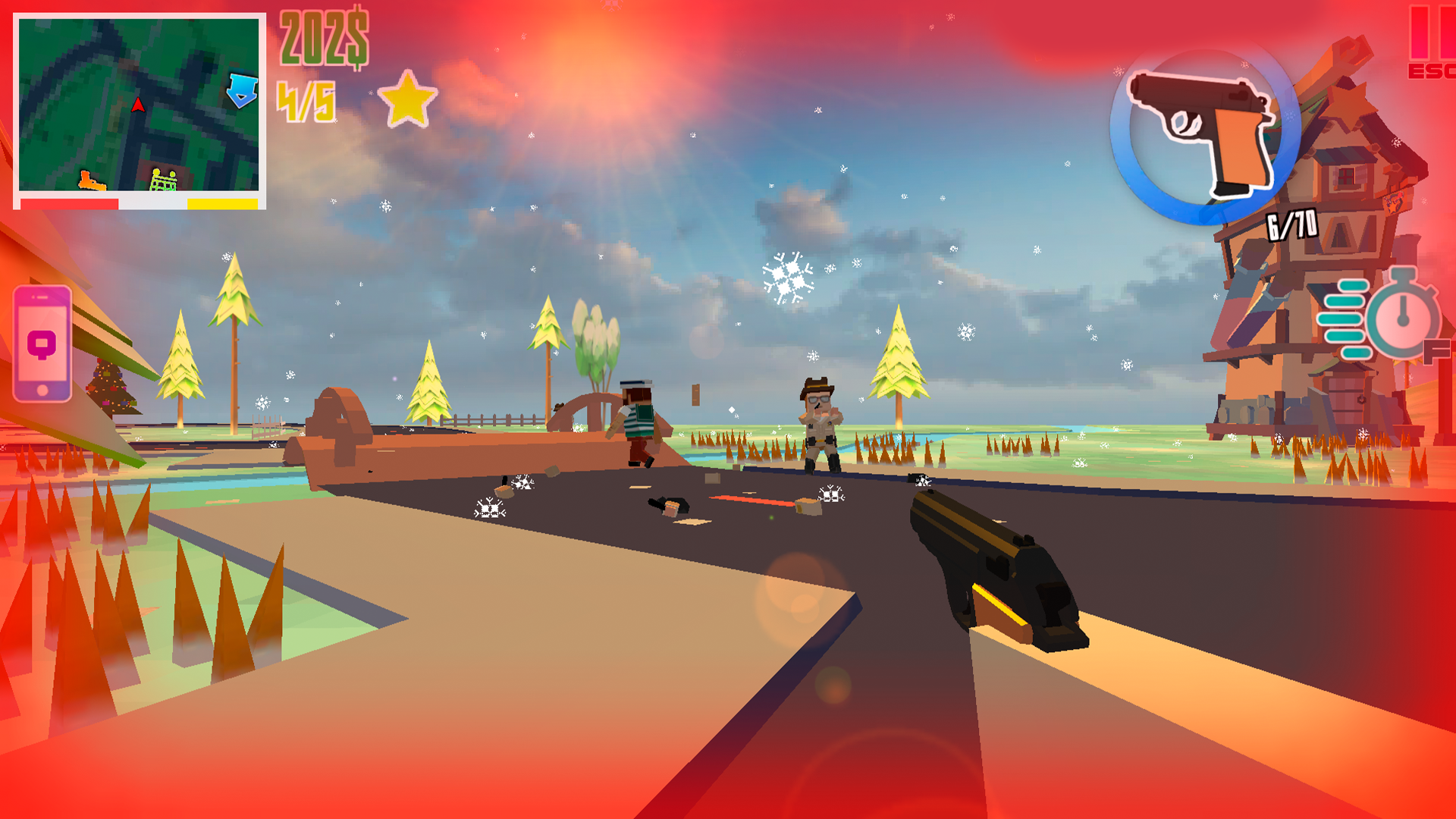Click the police officer on the road
Viewport: 1456px width, 819px height.
[821, 421]
